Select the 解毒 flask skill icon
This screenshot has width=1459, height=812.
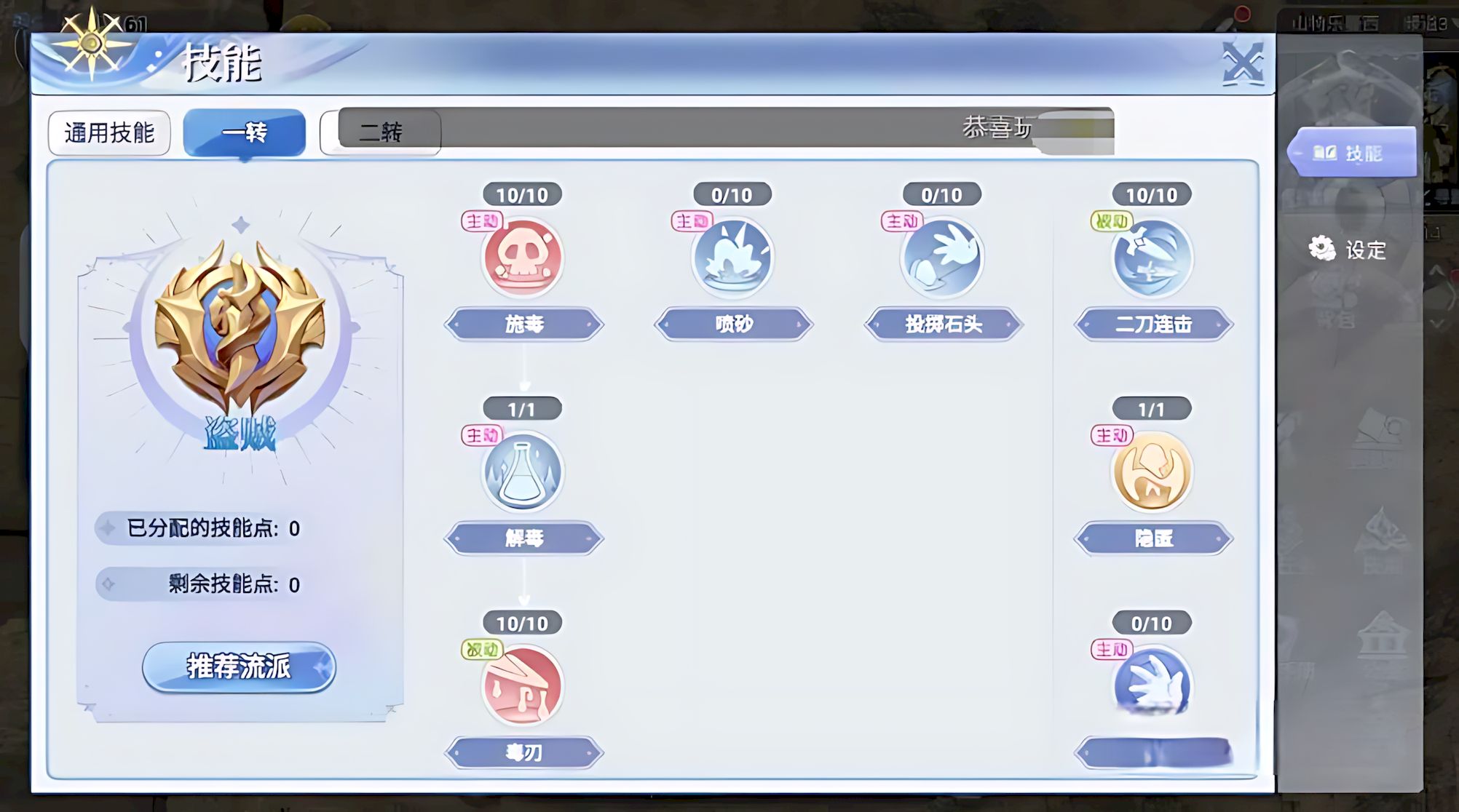coord(522,471)
